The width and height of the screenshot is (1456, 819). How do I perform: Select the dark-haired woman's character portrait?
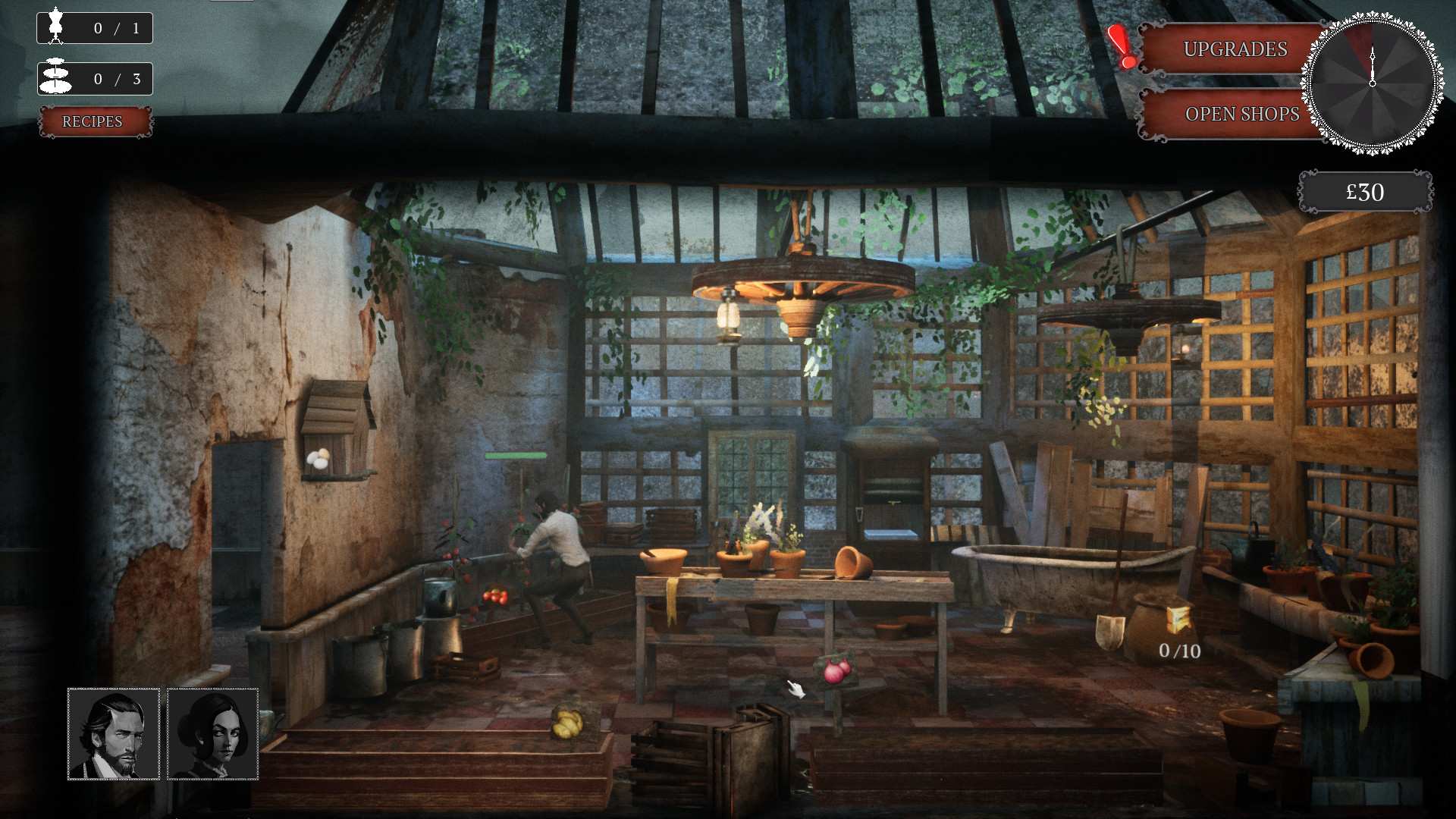coord(213,732)
